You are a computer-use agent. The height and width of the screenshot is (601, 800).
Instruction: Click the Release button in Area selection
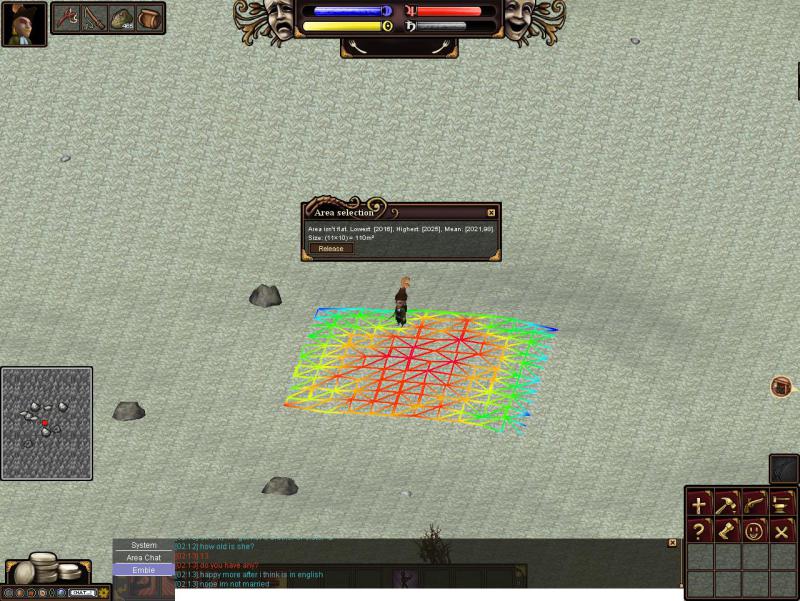pos(330,249)
